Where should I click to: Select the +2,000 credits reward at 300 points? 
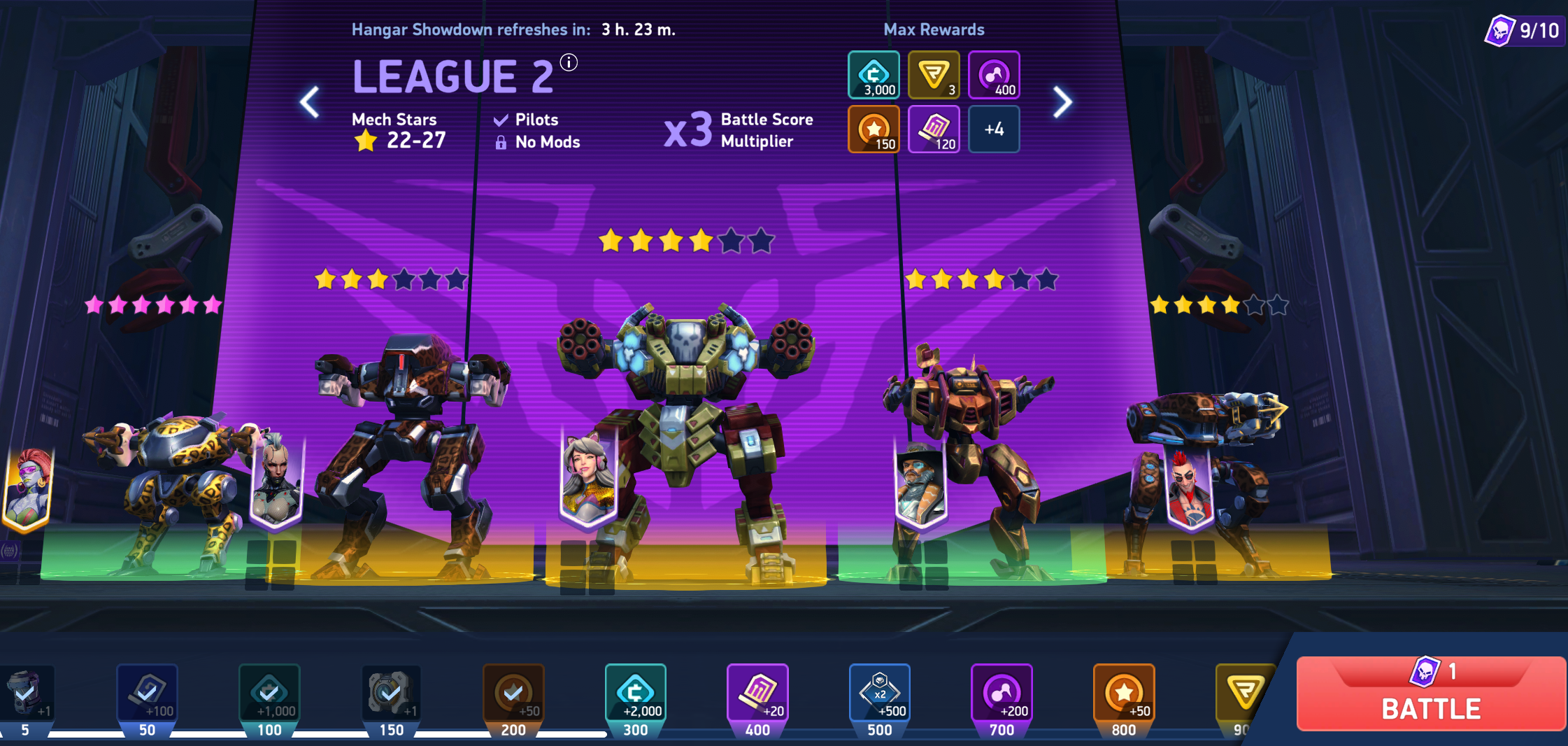[635, 693]
